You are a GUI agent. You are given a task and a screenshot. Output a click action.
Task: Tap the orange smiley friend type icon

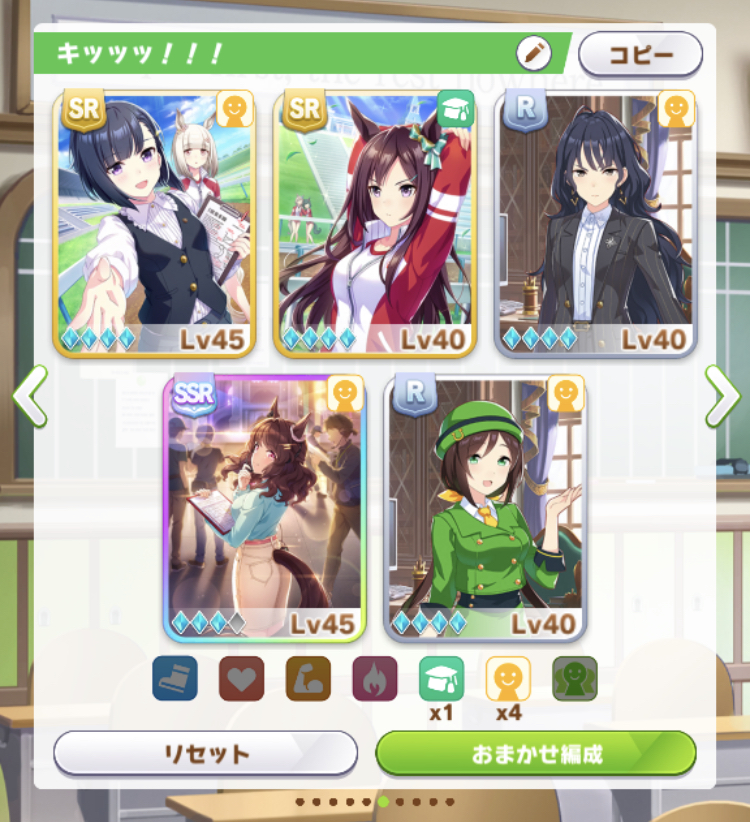click(508, 678)
